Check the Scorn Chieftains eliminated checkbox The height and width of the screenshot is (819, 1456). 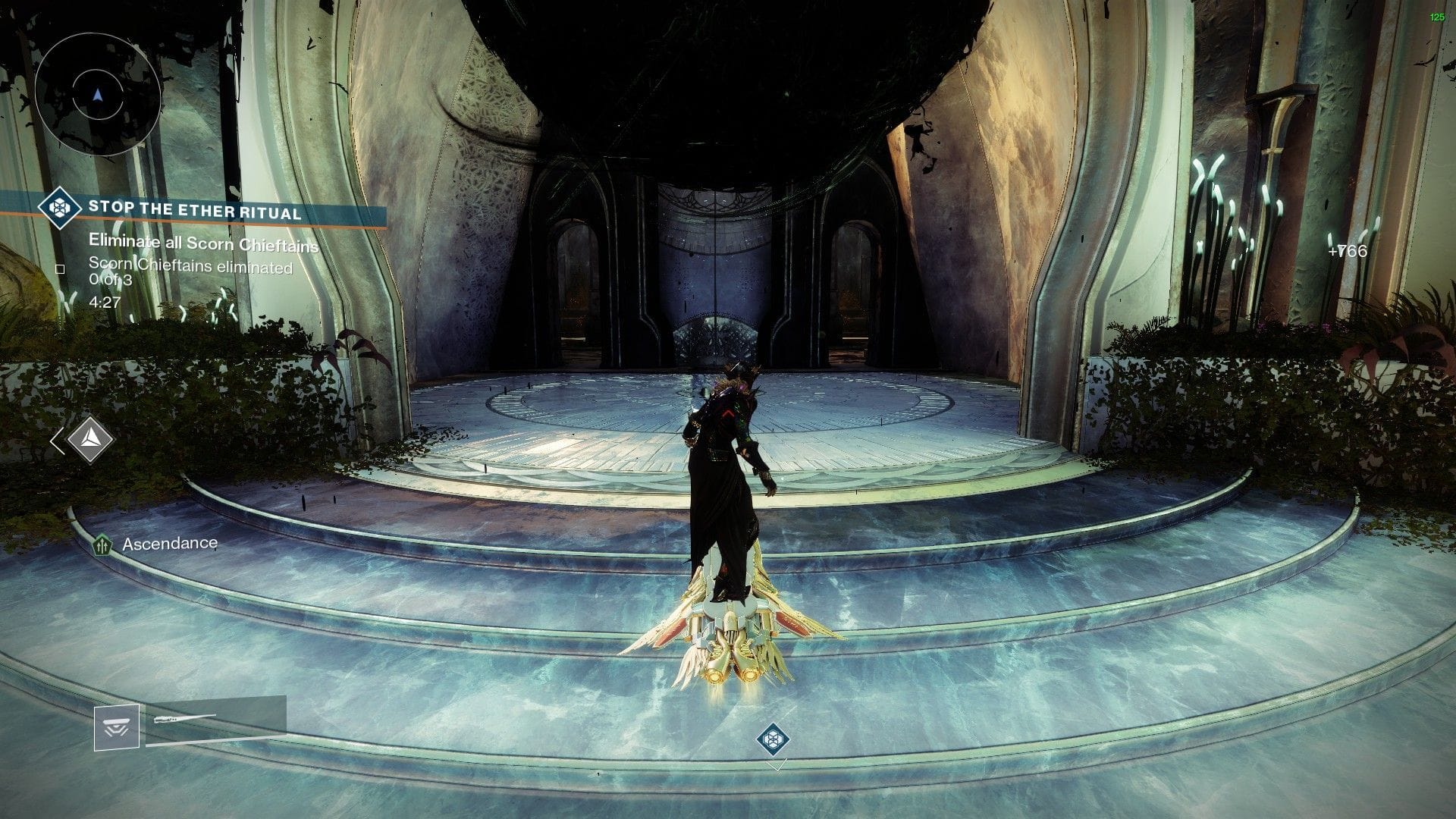click(x=61, y=268)
